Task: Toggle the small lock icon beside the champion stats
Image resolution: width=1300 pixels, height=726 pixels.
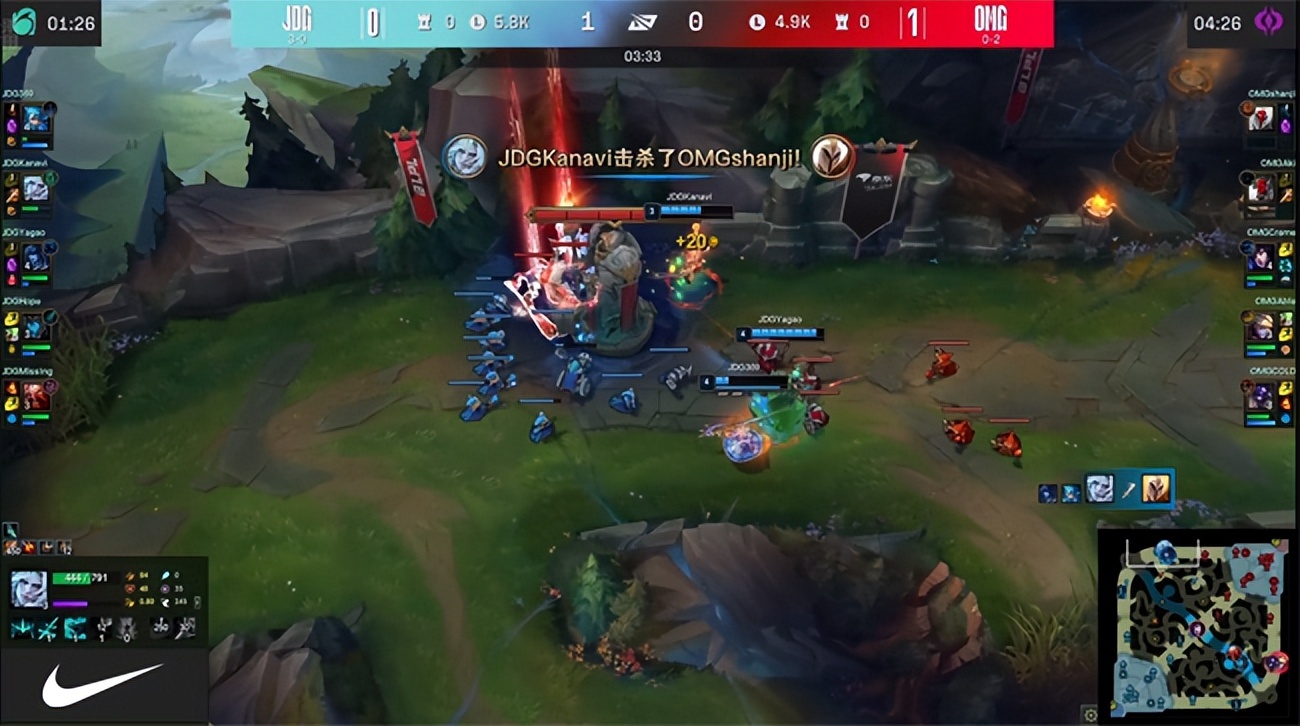Action: click(x=197, y=603)
